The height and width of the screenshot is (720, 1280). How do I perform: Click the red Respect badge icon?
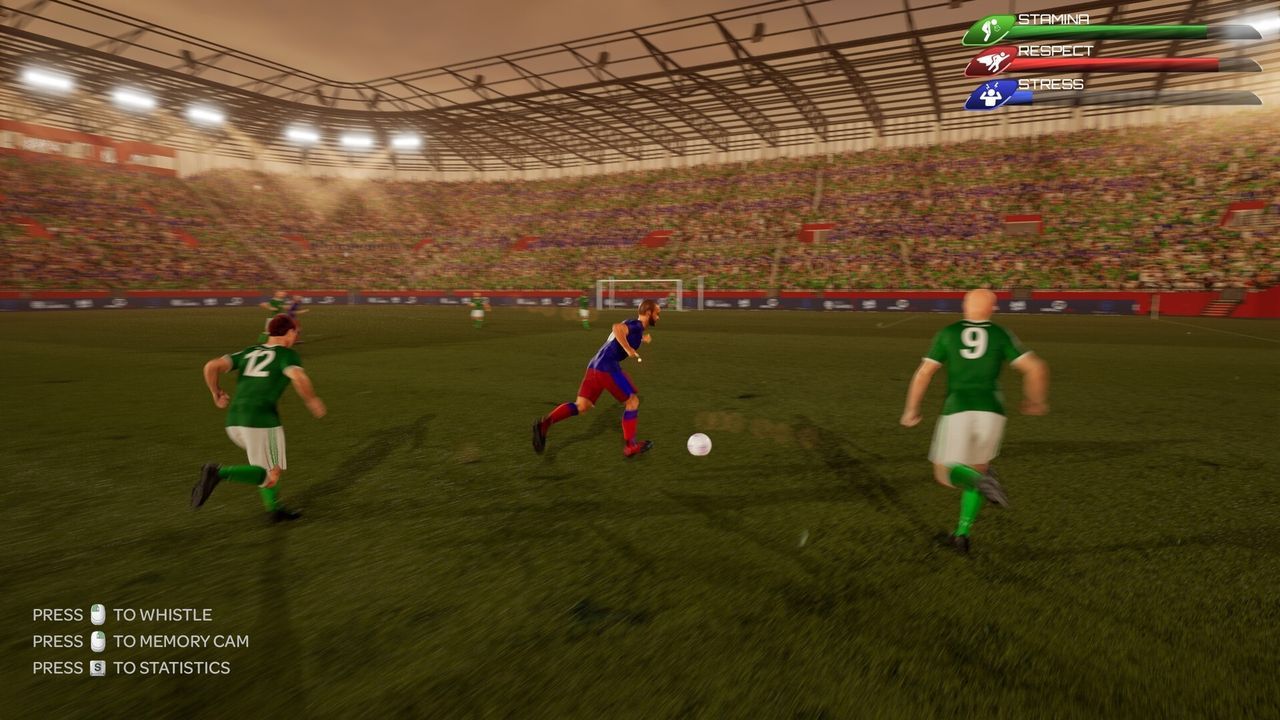(x=992, y=60)
